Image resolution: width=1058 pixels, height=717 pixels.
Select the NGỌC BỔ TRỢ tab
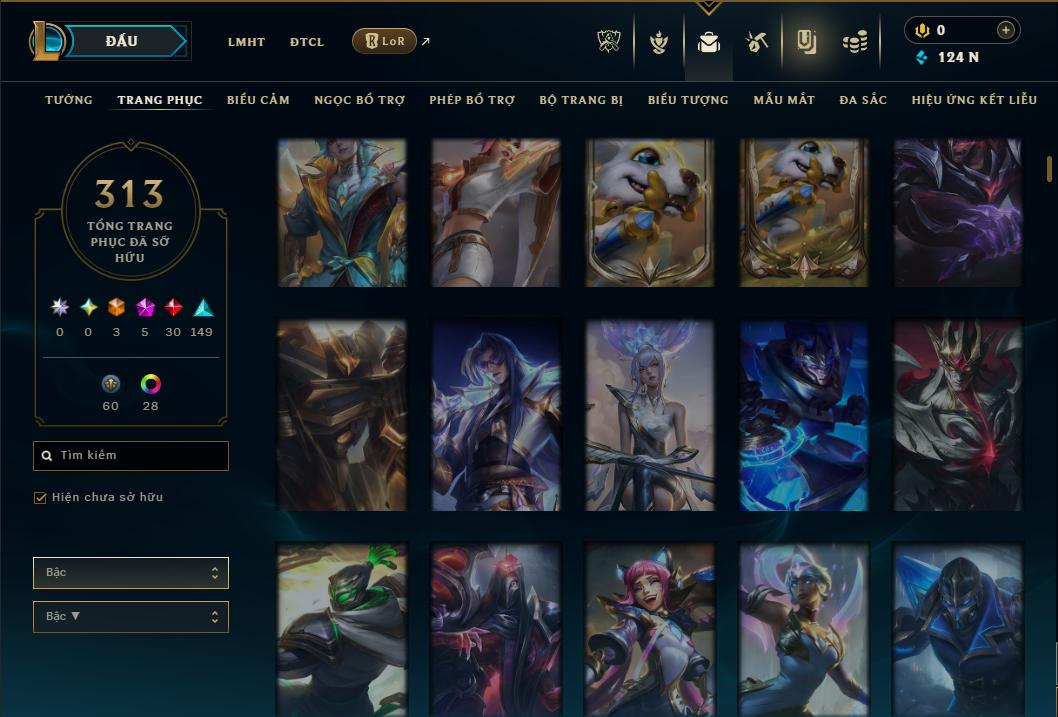pos(359,100)
